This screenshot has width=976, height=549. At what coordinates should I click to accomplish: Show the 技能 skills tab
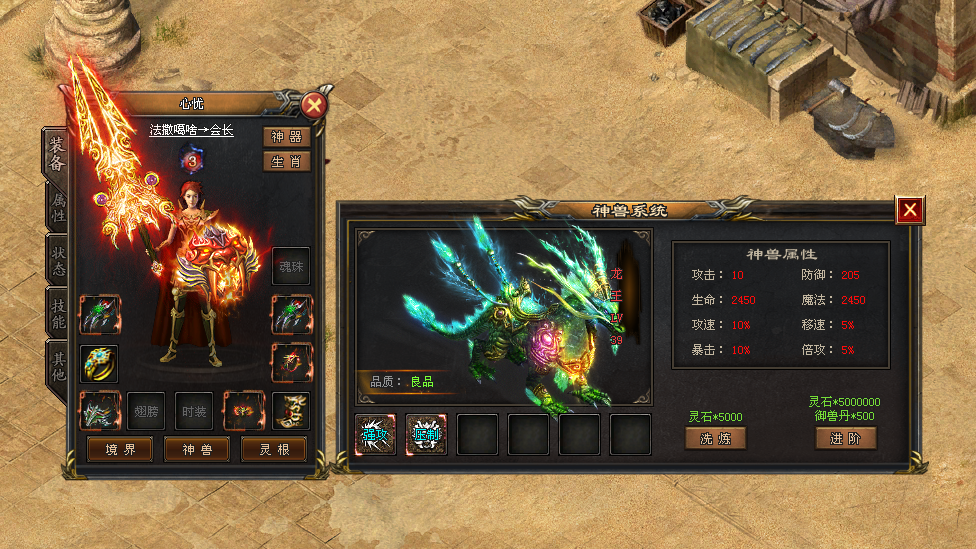tap(57, 313)
